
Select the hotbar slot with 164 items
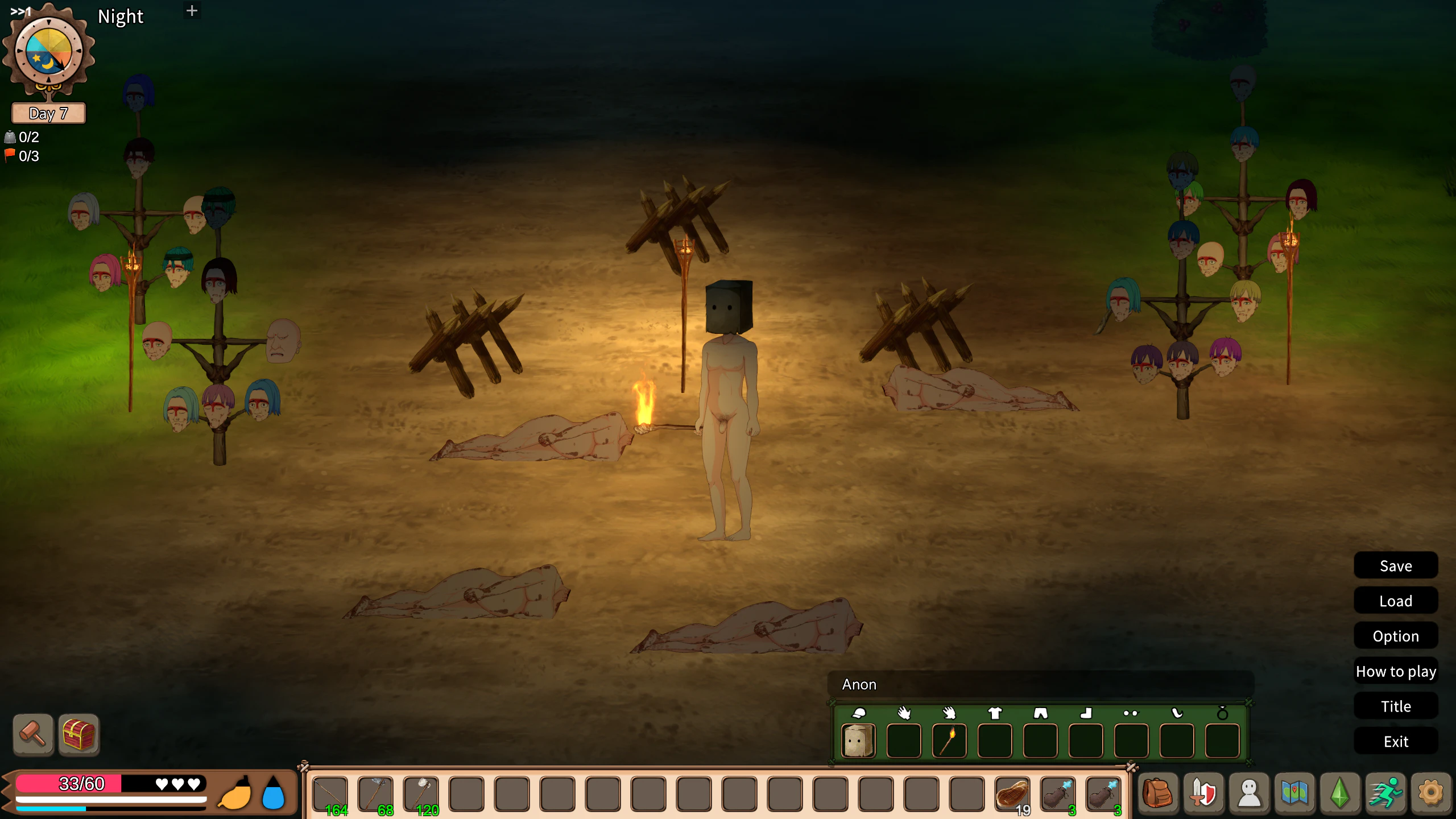point(330,793)
